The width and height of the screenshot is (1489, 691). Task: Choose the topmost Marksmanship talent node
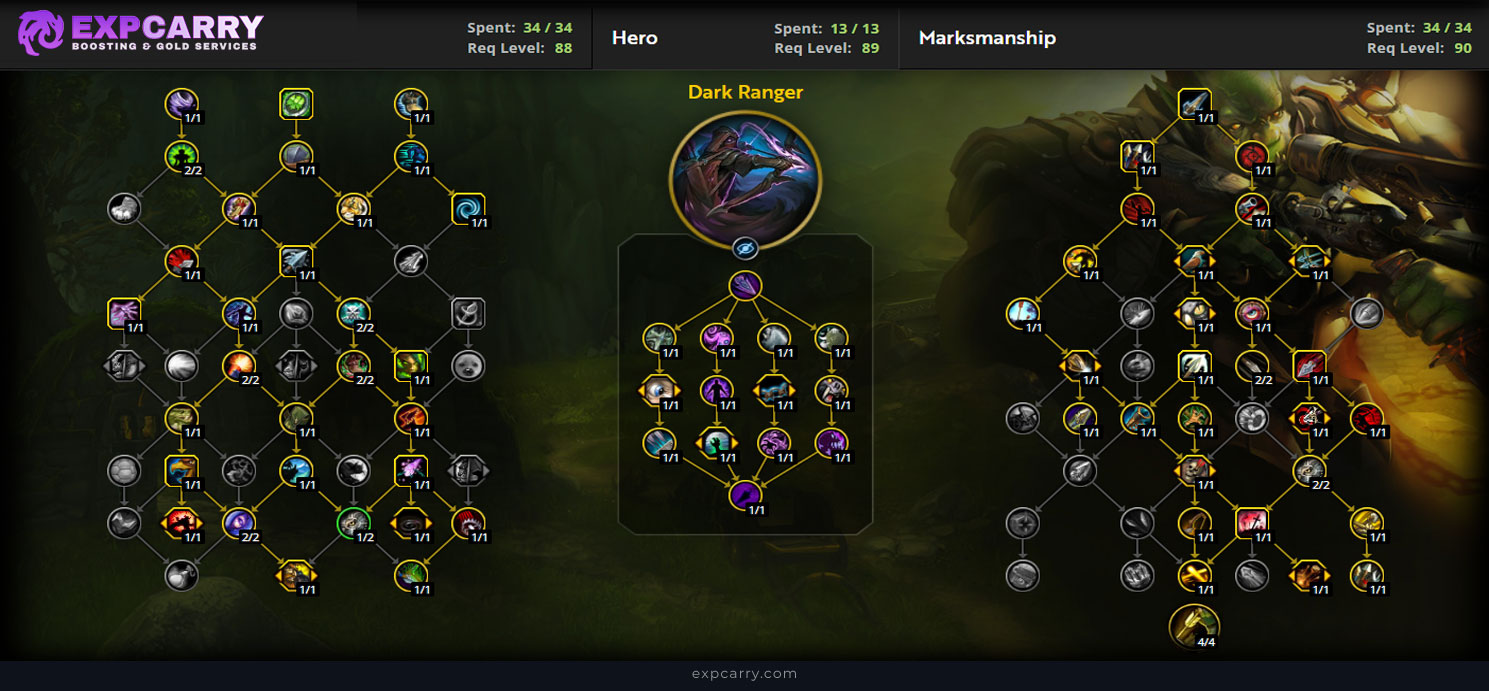[1194, 103]
